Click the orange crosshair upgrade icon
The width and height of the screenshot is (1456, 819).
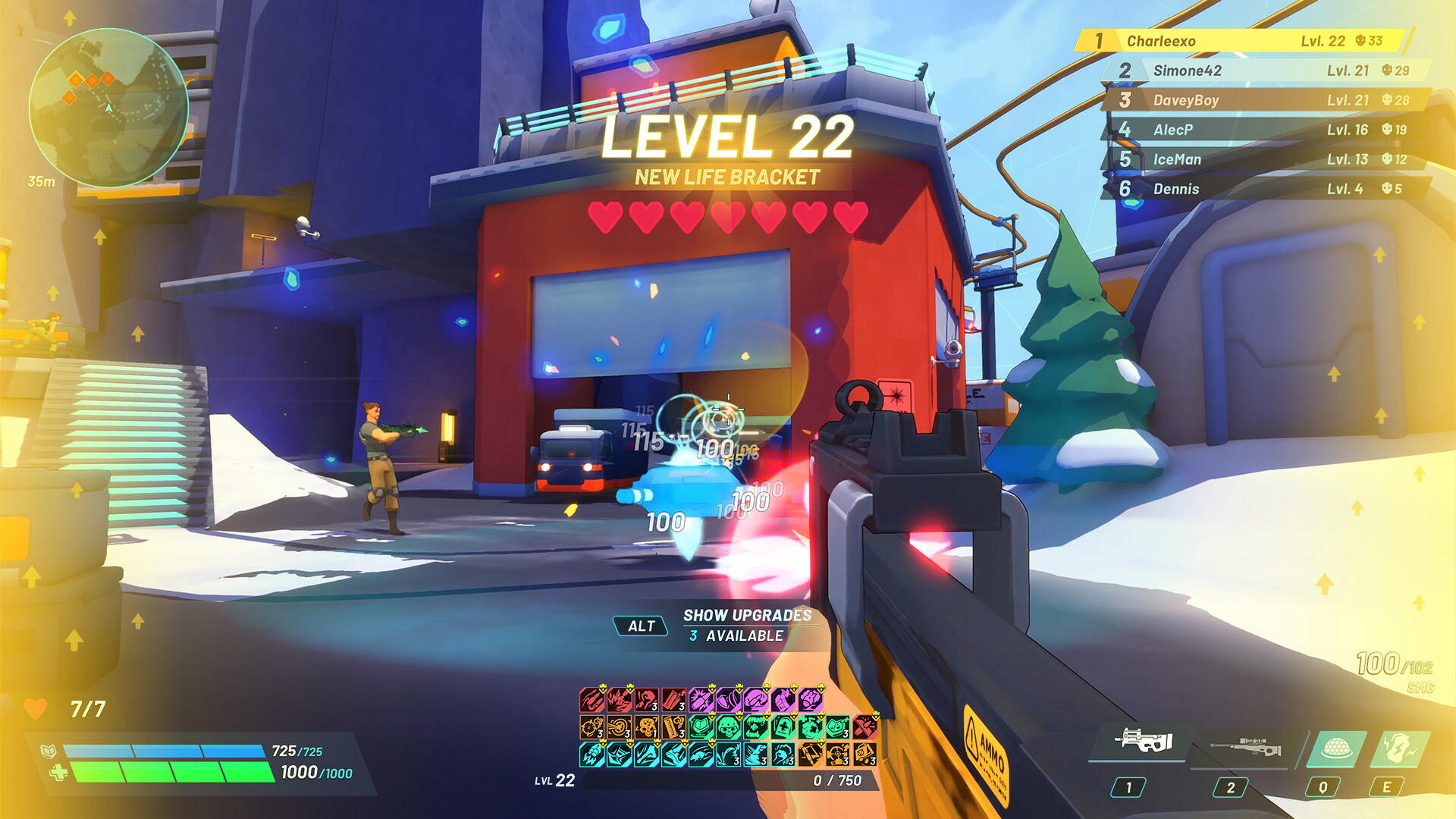(591, 727)
